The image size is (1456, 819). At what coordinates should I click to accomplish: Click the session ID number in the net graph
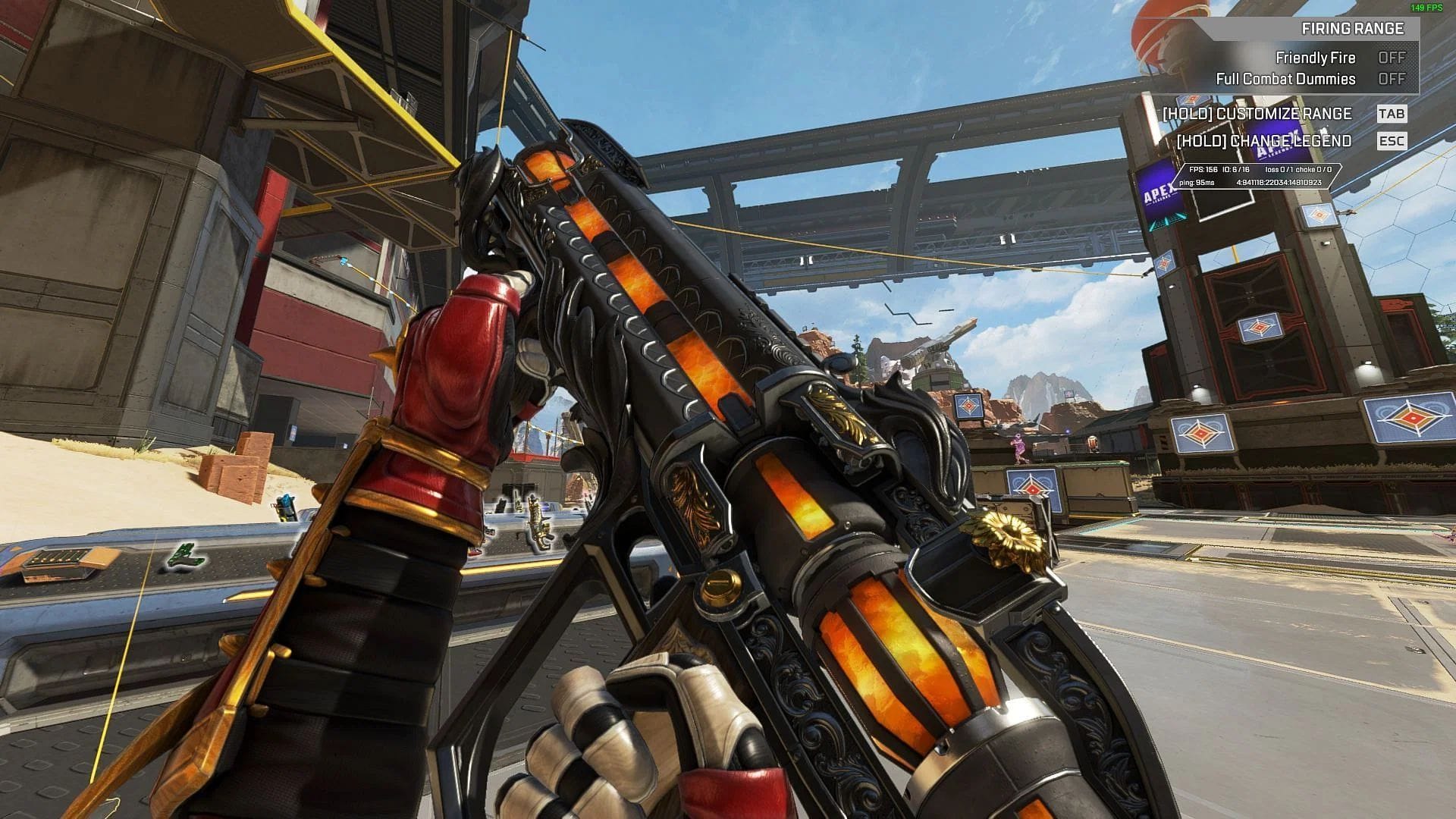coord(1279,183)
